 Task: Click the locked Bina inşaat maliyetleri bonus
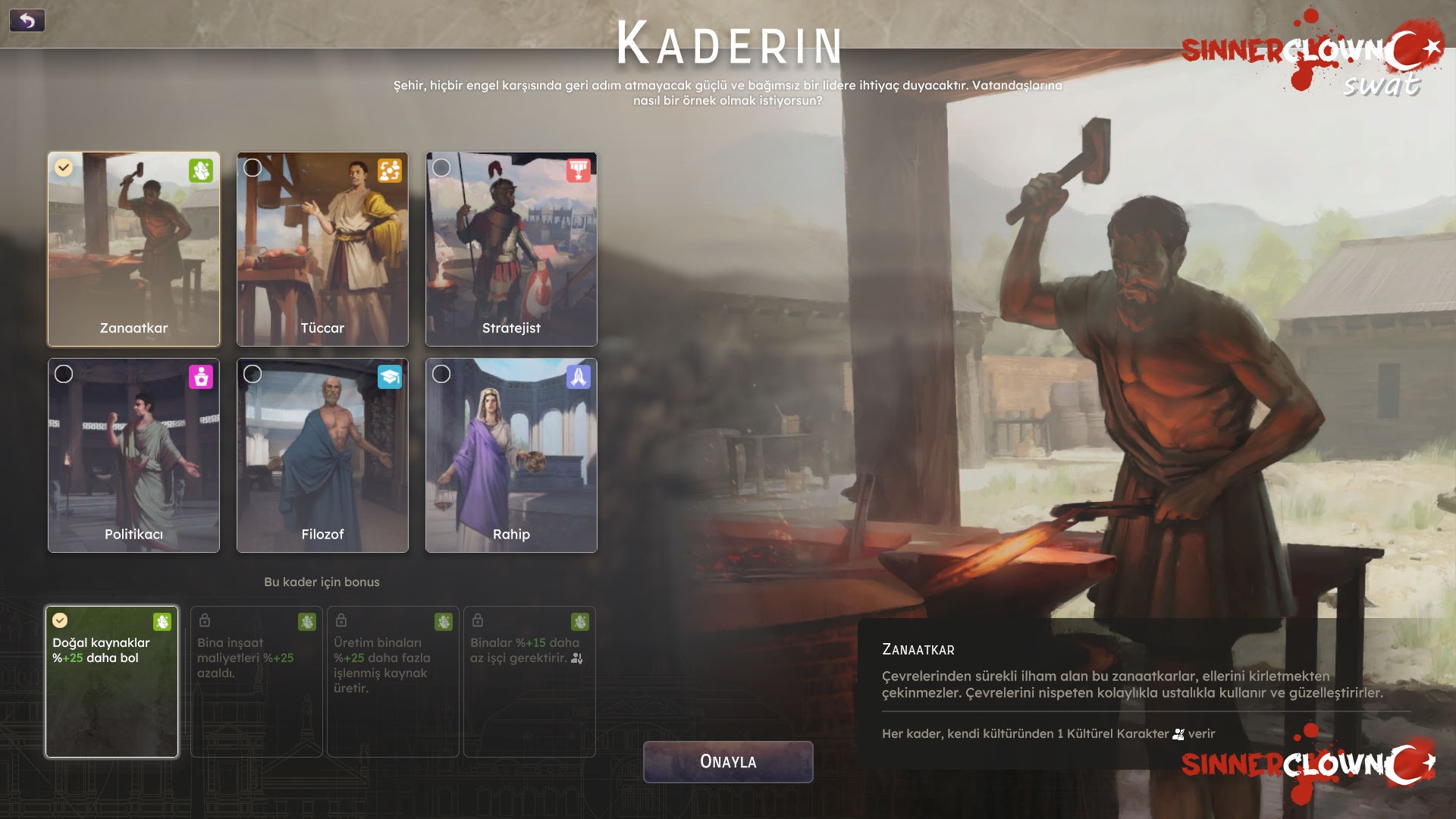(x=256, y=681)
